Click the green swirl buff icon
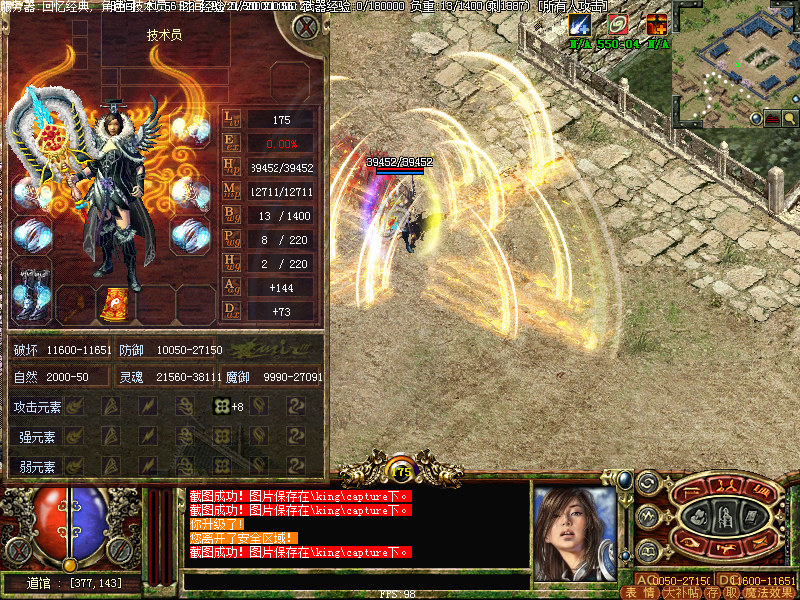 tap(618, 25)
